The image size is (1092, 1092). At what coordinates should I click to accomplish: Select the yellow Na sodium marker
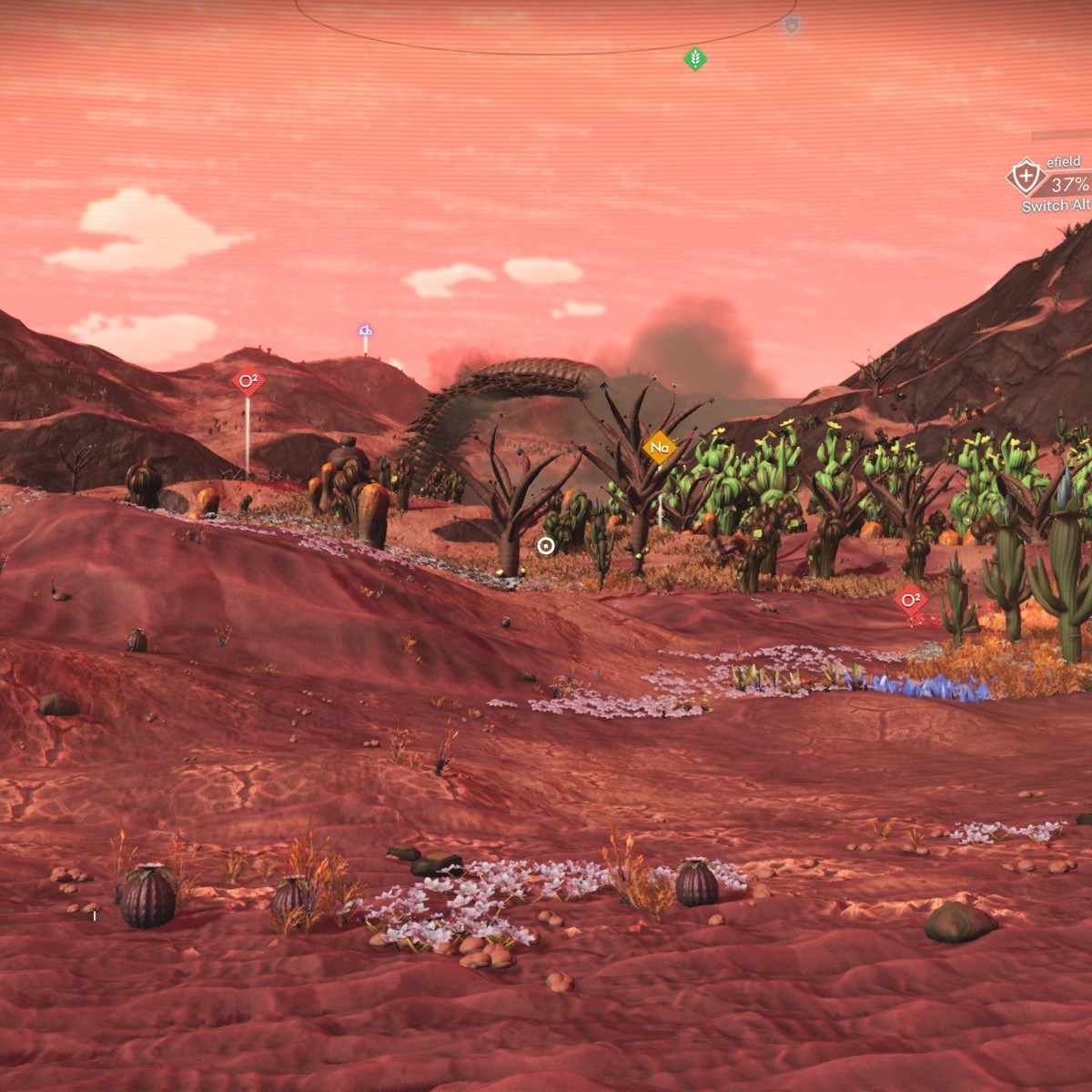(660, 448)
